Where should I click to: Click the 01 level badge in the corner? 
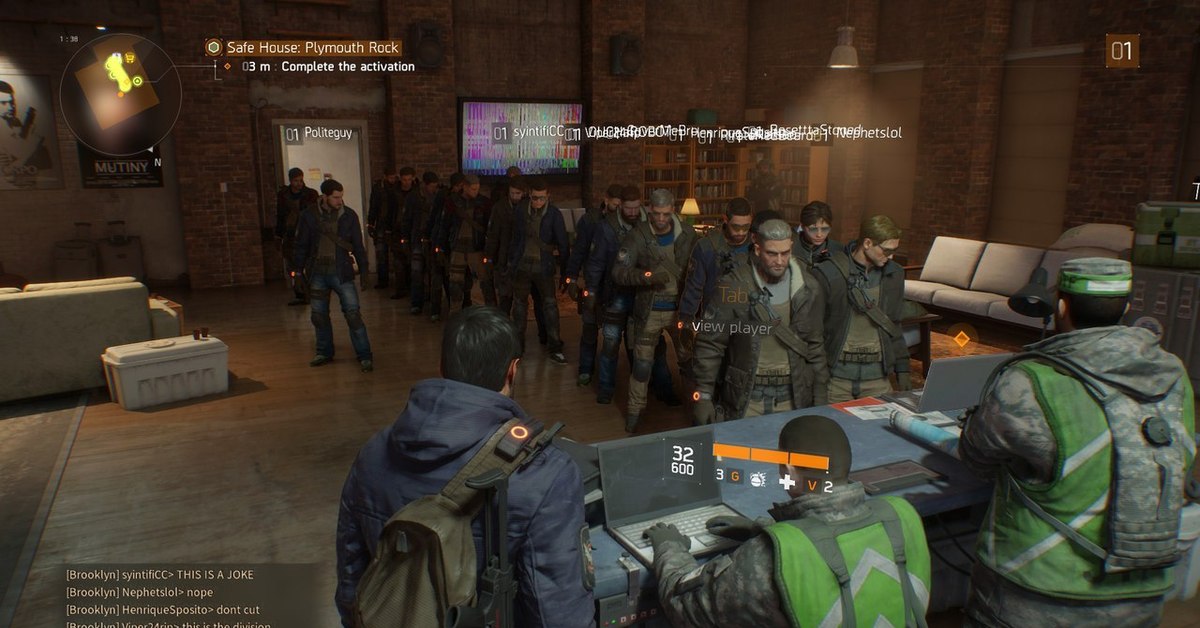click(1122, 51)
